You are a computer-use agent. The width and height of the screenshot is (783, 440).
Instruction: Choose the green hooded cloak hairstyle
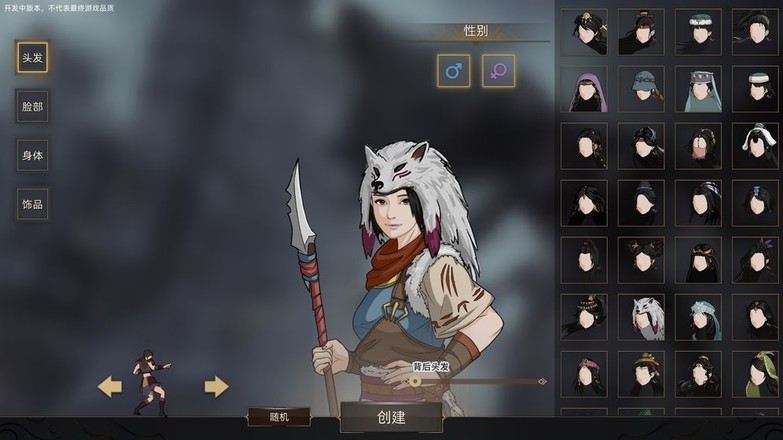coord(755,374)
